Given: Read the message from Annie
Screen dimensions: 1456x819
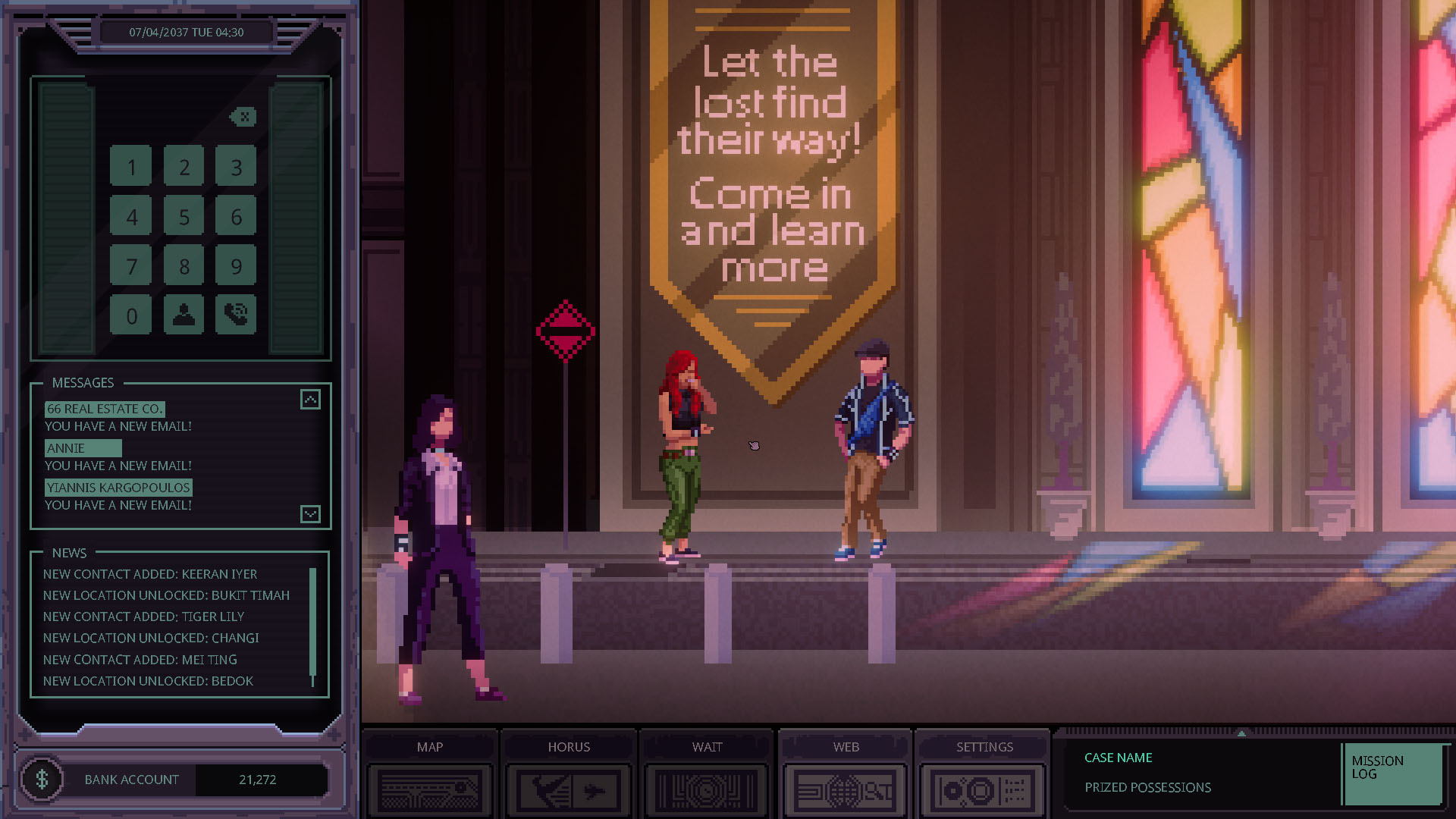Looking at the screenshot, I should tap(83, 448).
